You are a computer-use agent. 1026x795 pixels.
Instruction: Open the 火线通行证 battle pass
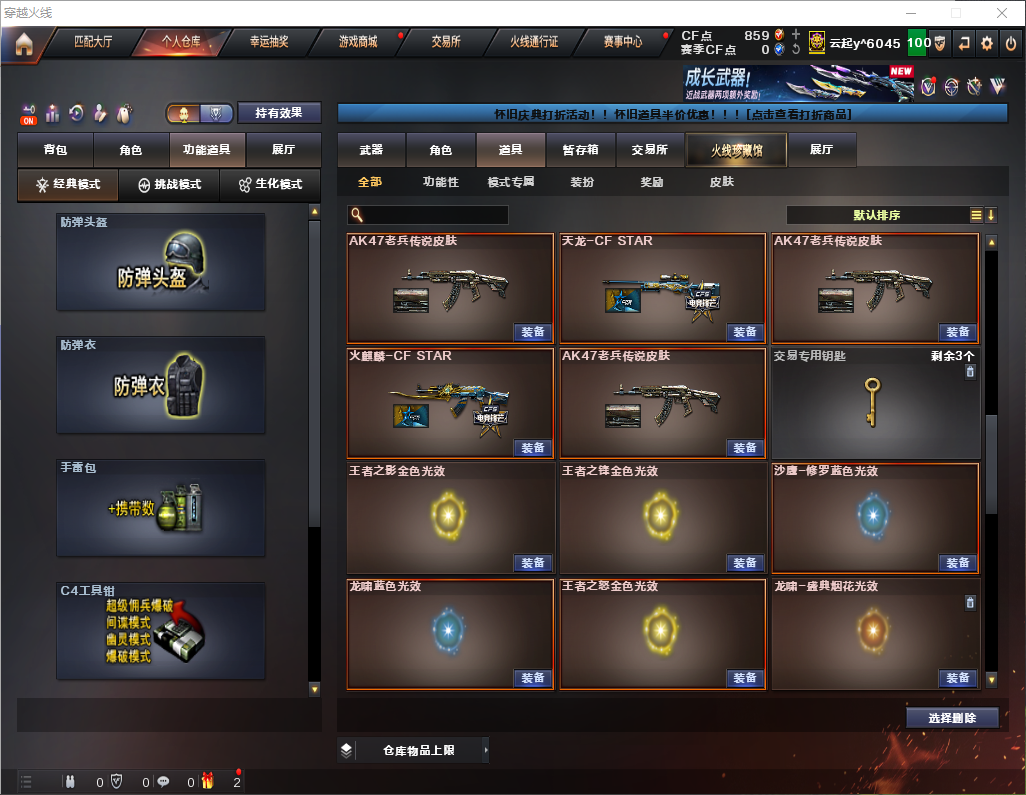534,43
